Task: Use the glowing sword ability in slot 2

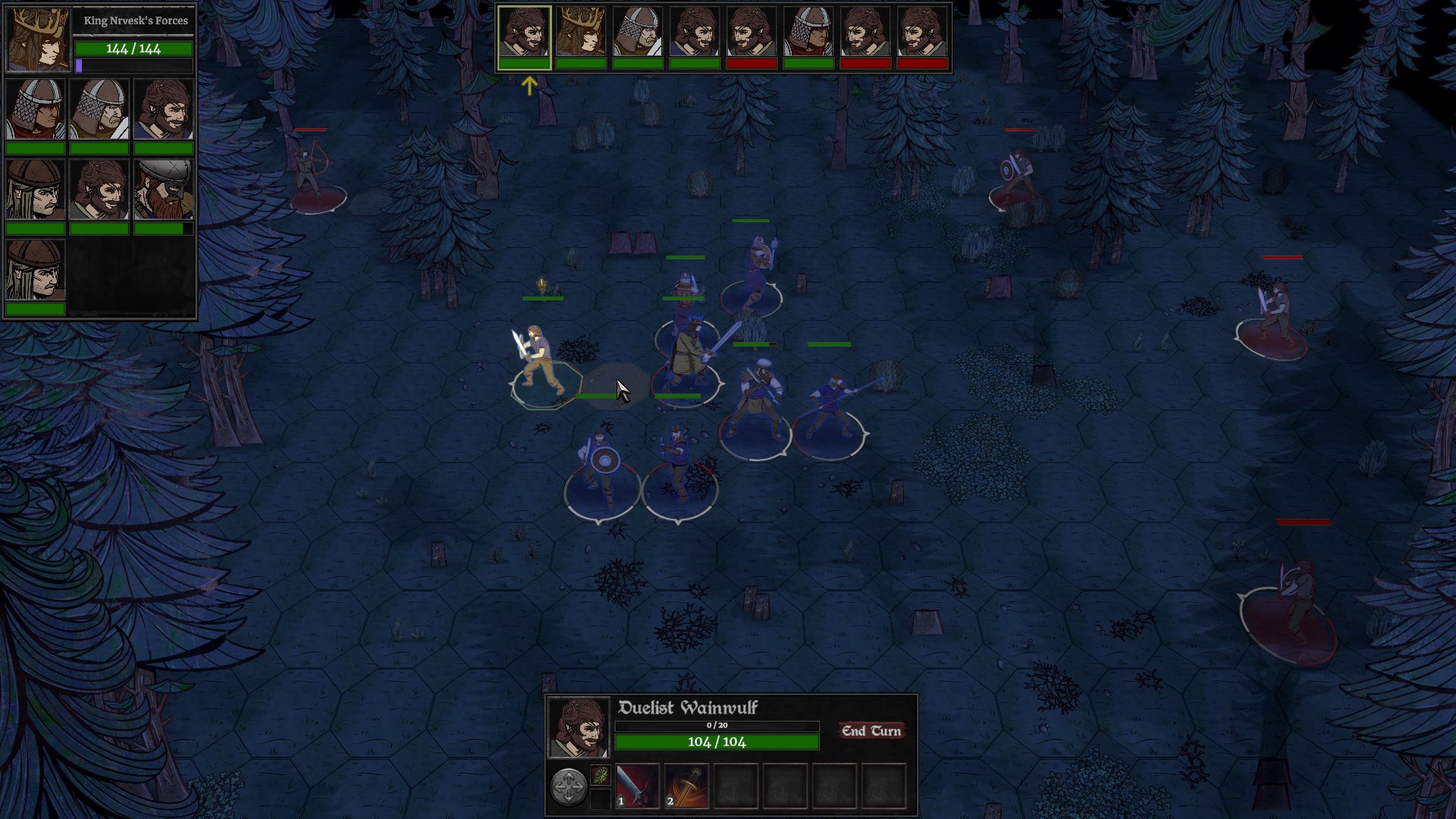Action: 686,786
